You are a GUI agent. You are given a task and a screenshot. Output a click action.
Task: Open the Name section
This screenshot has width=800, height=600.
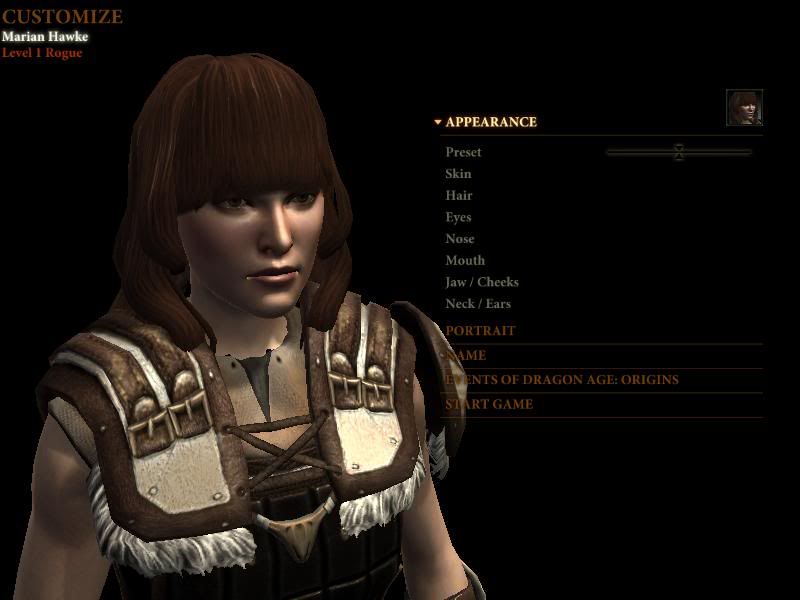pos(467,355)
